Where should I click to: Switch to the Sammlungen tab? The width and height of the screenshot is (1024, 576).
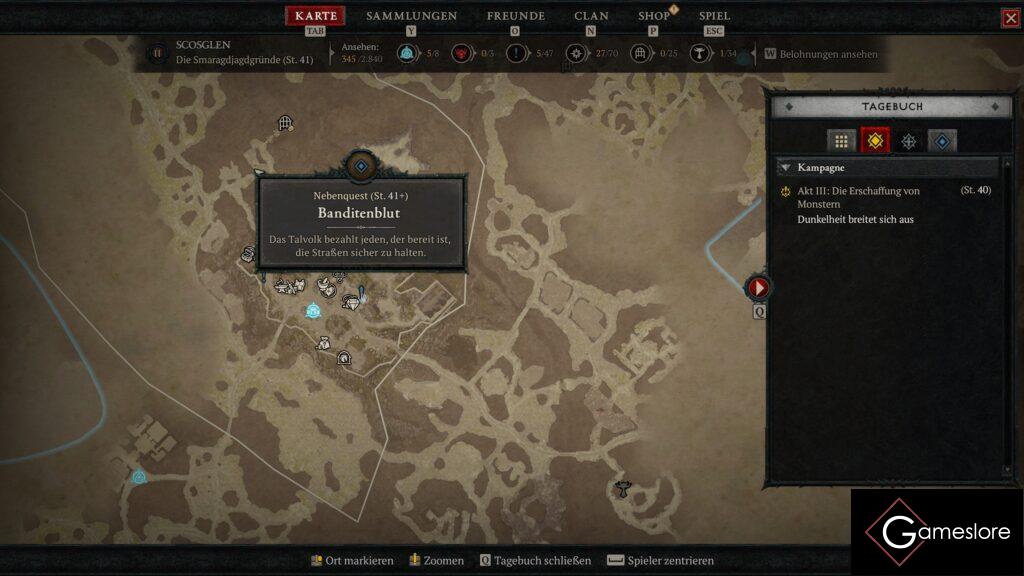(x=411, y=16)
